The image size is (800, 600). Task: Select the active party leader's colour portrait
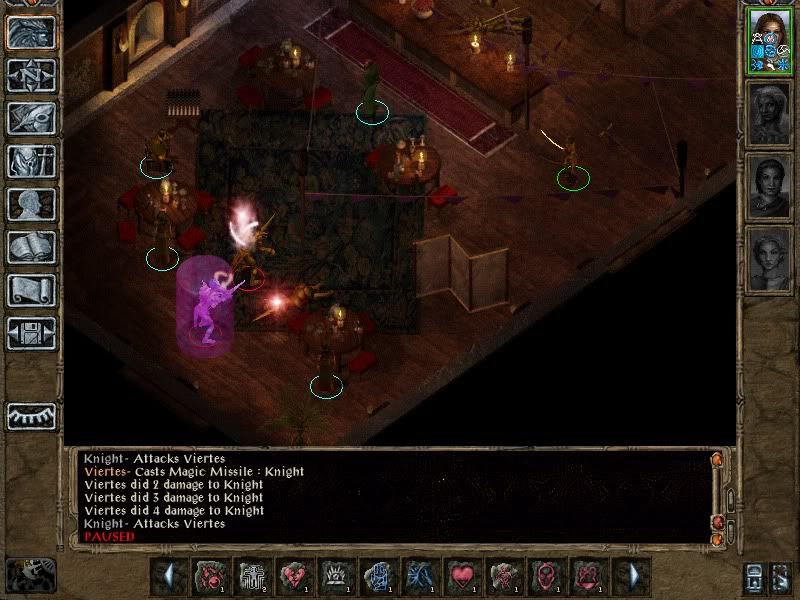point(768,41)
